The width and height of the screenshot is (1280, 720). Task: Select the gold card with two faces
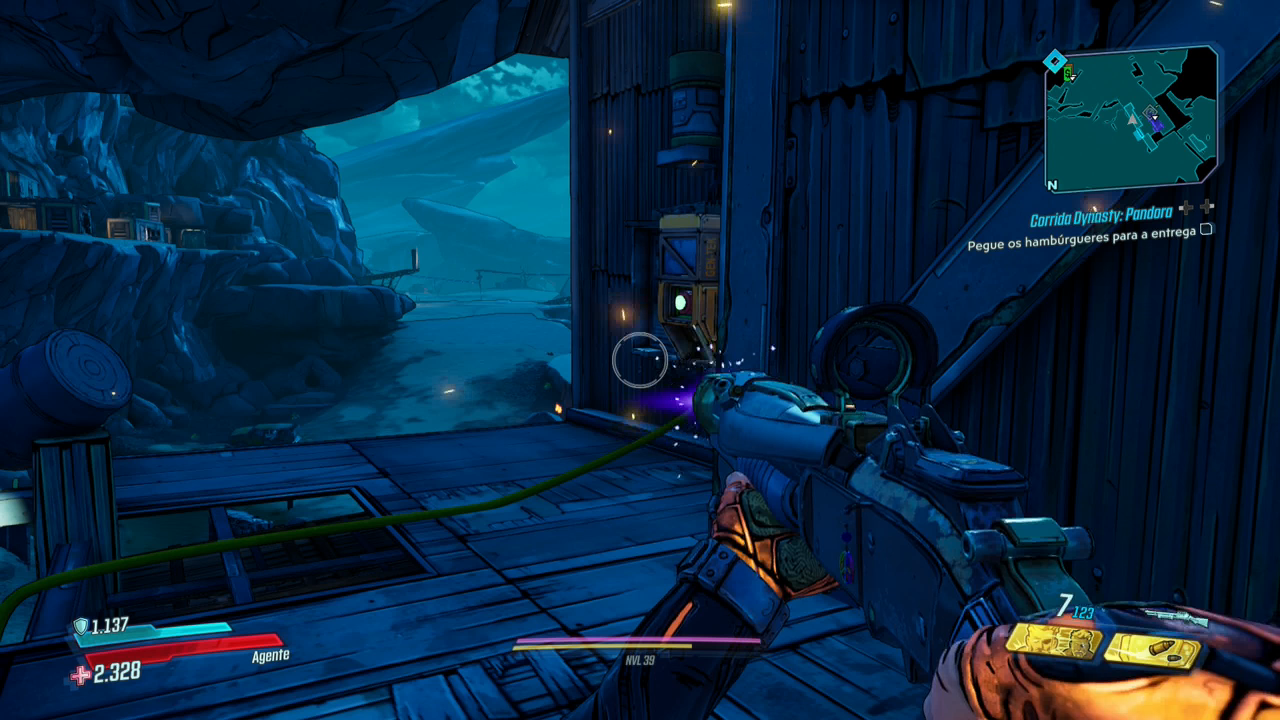[x=1053, y=640]
